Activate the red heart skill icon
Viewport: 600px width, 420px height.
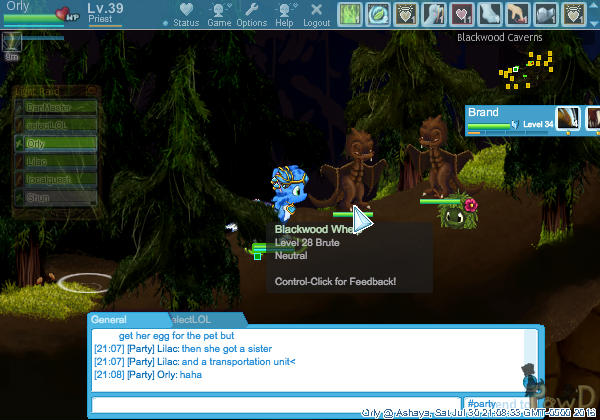tap(463, 14)
